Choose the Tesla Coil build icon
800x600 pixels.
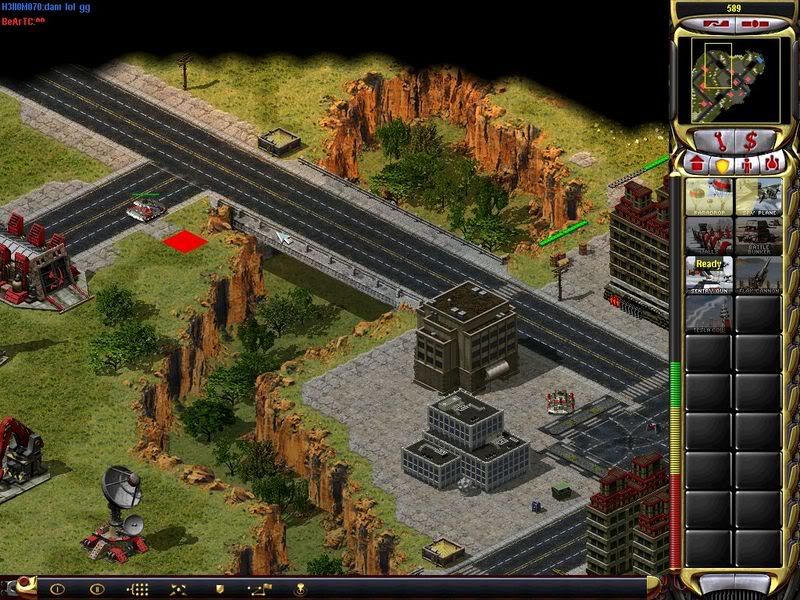point(709,313)
